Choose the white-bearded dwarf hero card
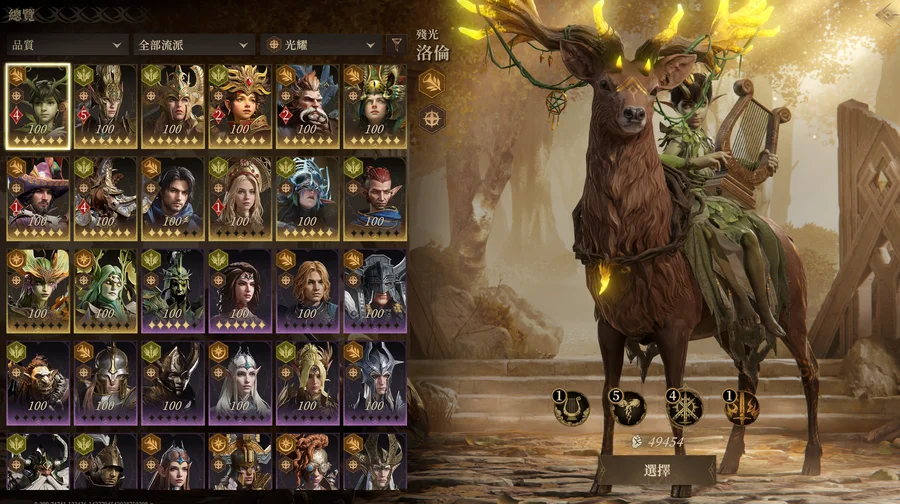 (x=307, y=106)
